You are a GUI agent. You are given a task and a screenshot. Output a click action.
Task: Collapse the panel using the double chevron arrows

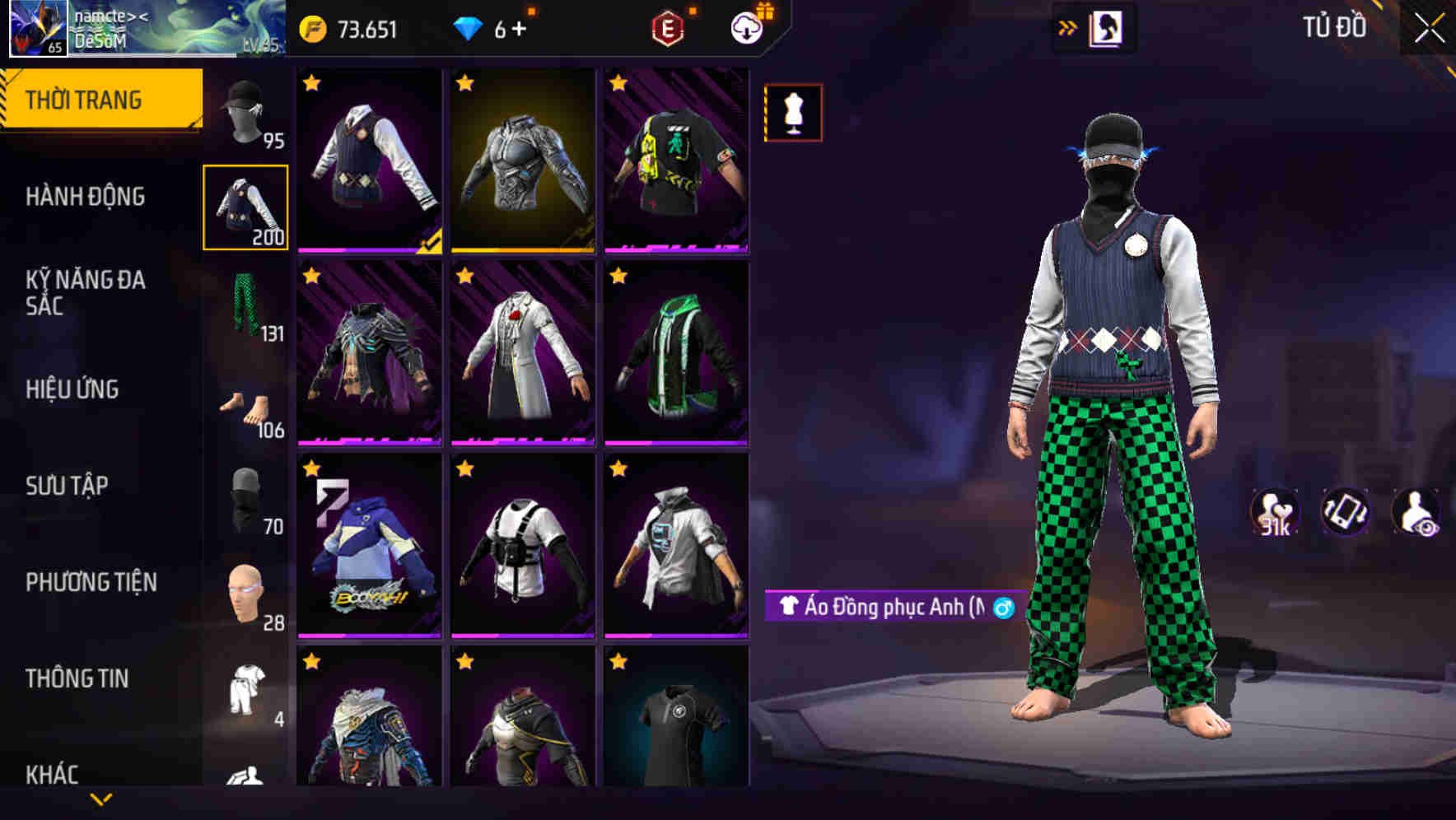1068,27
